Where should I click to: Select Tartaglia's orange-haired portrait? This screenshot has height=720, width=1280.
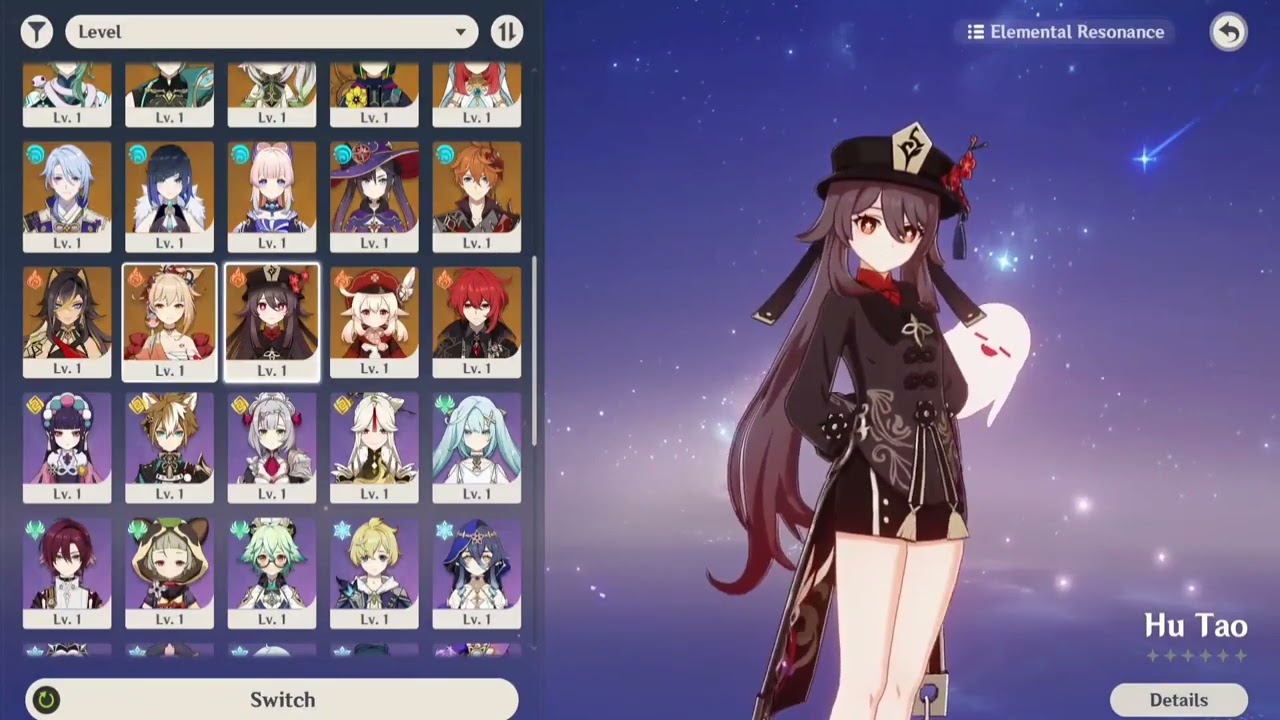click(x=476, y=195)
